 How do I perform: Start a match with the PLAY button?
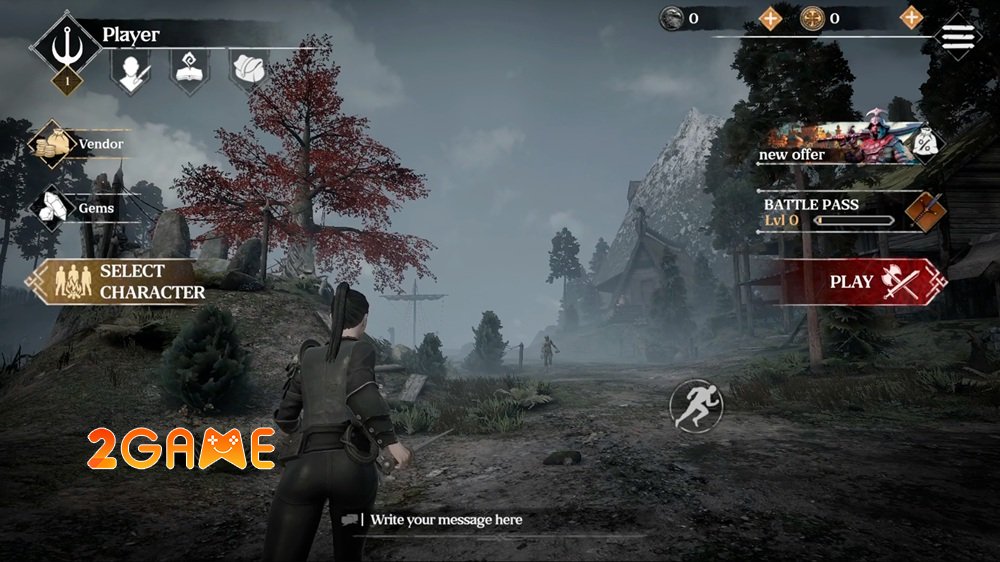(x=862, y=282)
